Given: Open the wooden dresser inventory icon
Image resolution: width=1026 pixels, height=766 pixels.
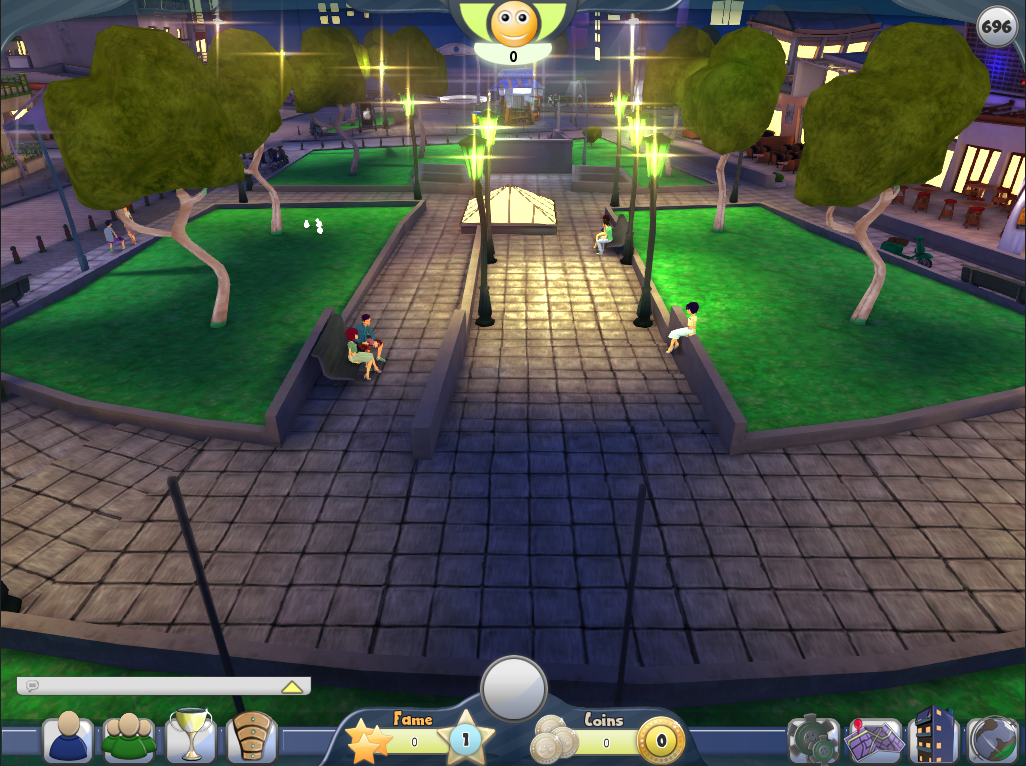Looking at the screenshot, I should coord(252,738).
